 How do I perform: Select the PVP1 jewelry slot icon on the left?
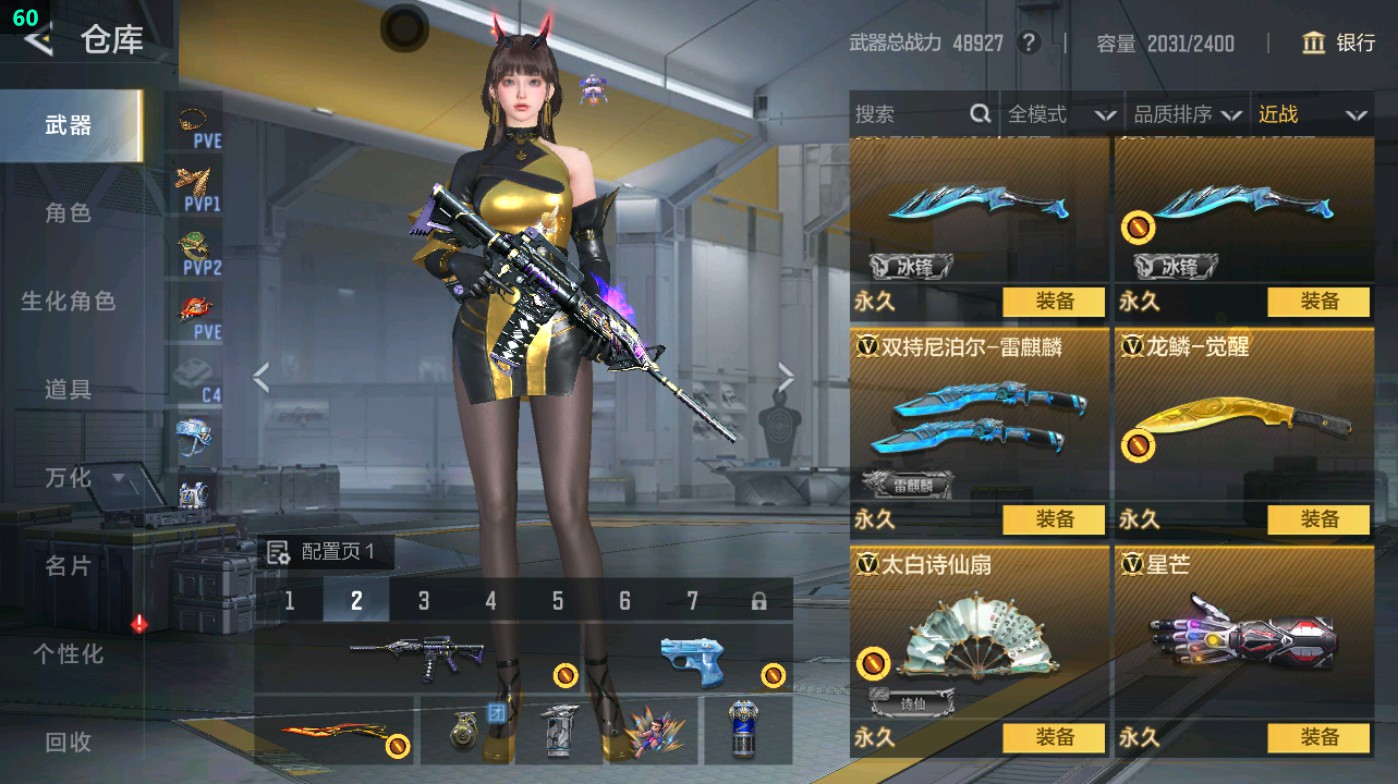tap(192, 183)
